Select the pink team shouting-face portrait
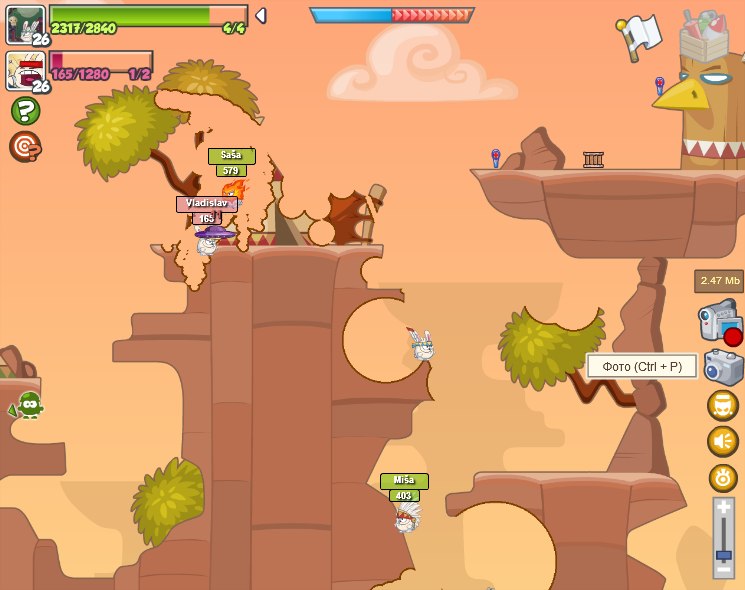Screen dimensions: 745x590 [x=24, y=70]
